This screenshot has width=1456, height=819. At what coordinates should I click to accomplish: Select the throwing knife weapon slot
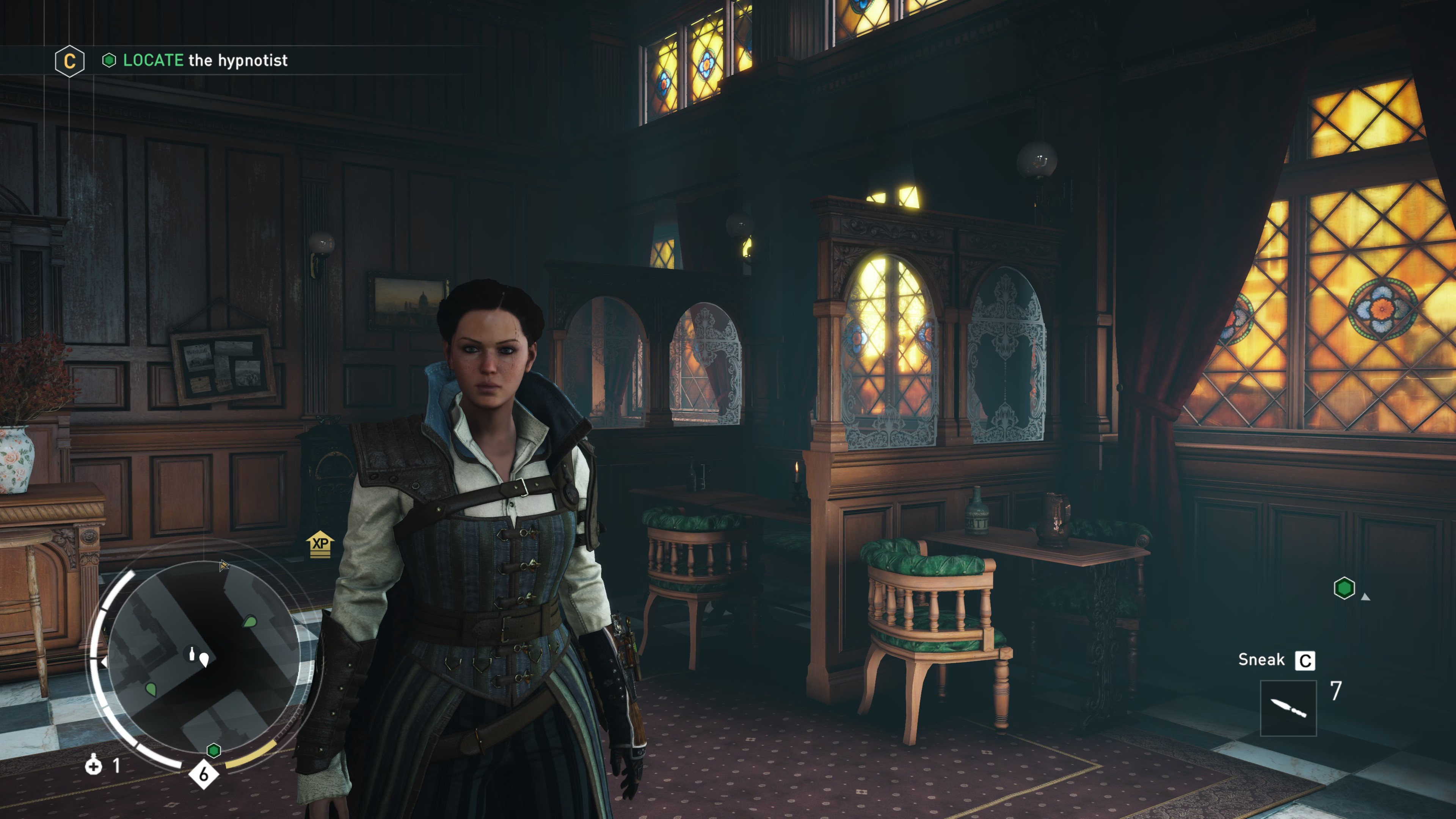[x=1288, y=708]
